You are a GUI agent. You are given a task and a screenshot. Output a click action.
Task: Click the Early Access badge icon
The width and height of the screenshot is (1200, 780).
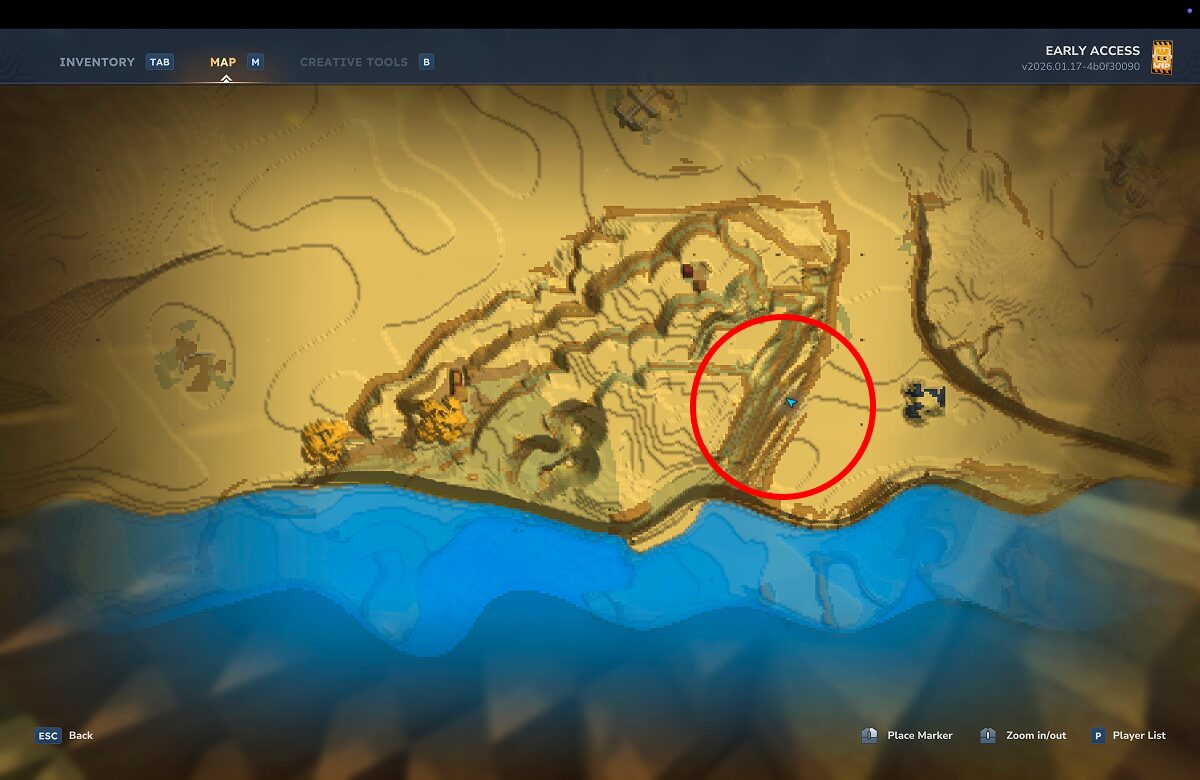pyautogui.click(x=1162, y=57)
